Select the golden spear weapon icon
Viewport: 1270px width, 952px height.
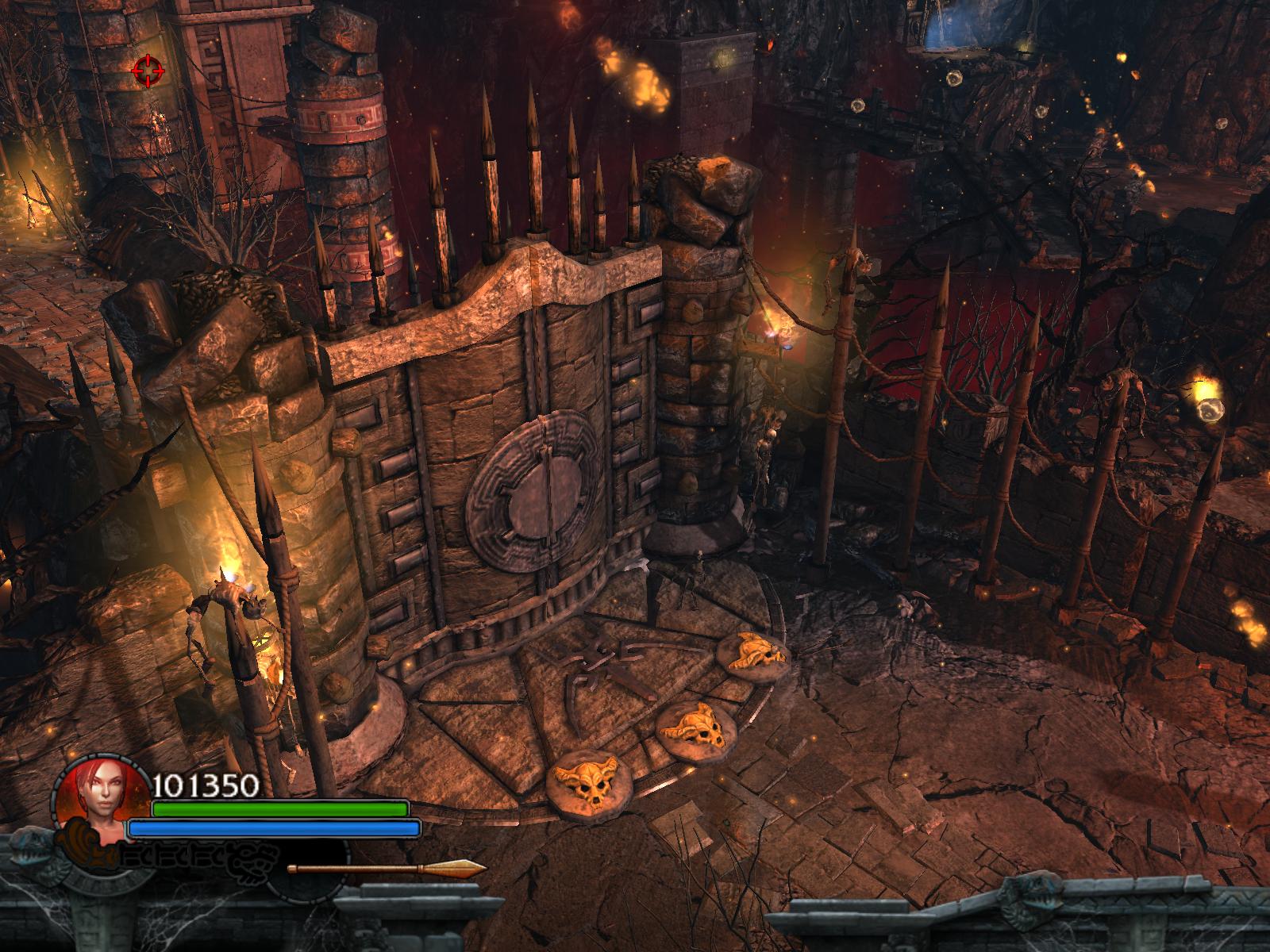[x=387, y=868]
